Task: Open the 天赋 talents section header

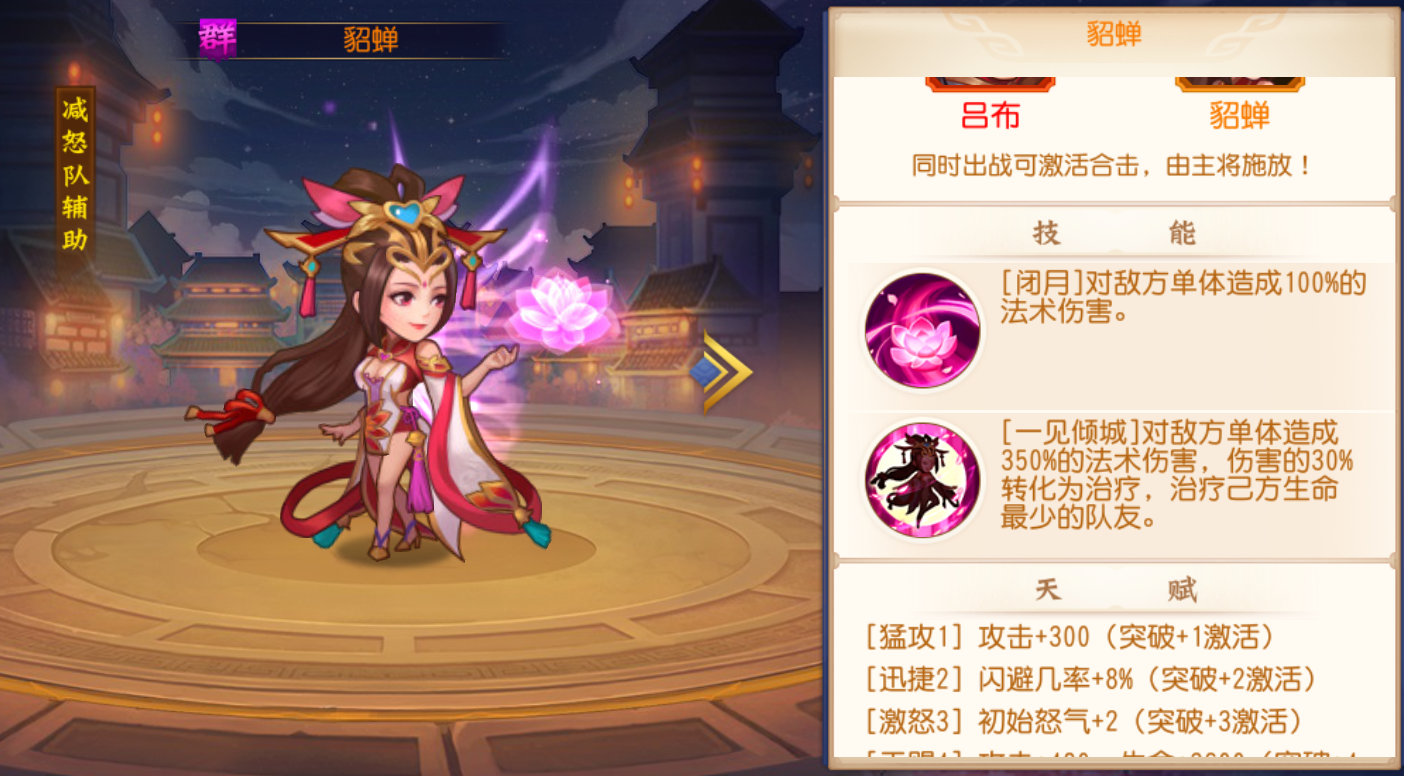Action: (1113, 590)
